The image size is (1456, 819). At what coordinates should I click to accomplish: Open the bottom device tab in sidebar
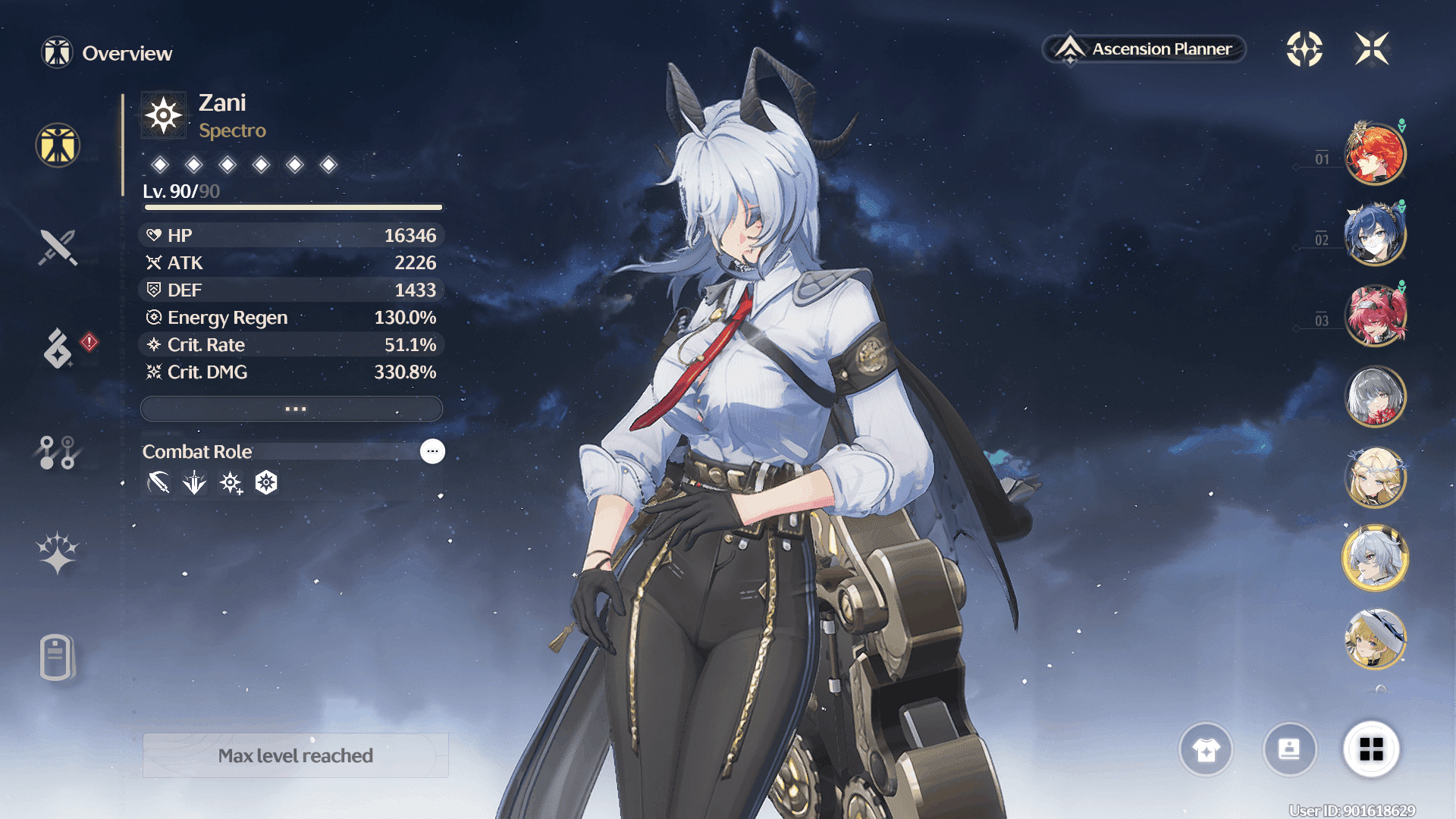[57, 657]
